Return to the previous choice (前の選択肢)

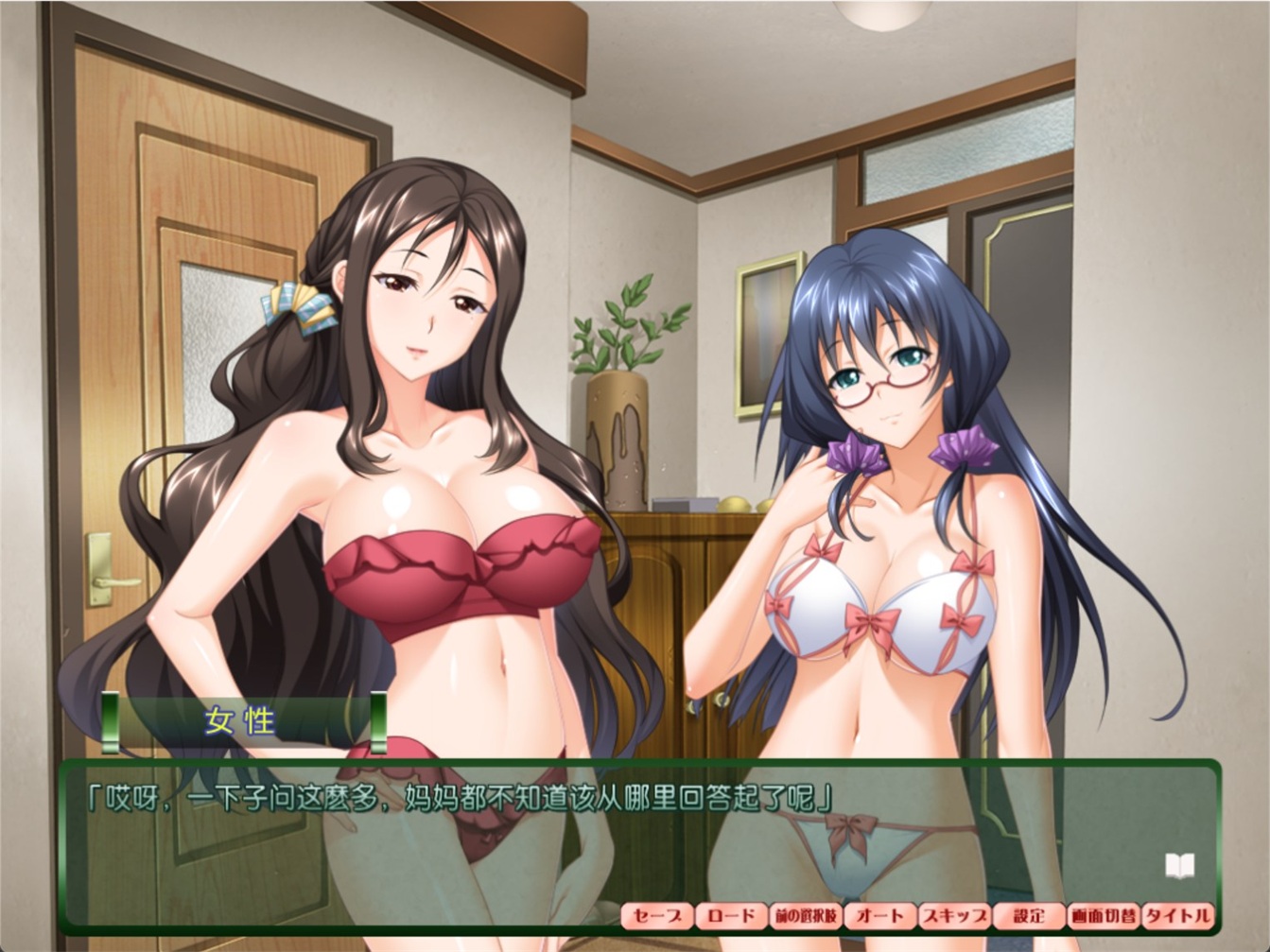[806, 915]
